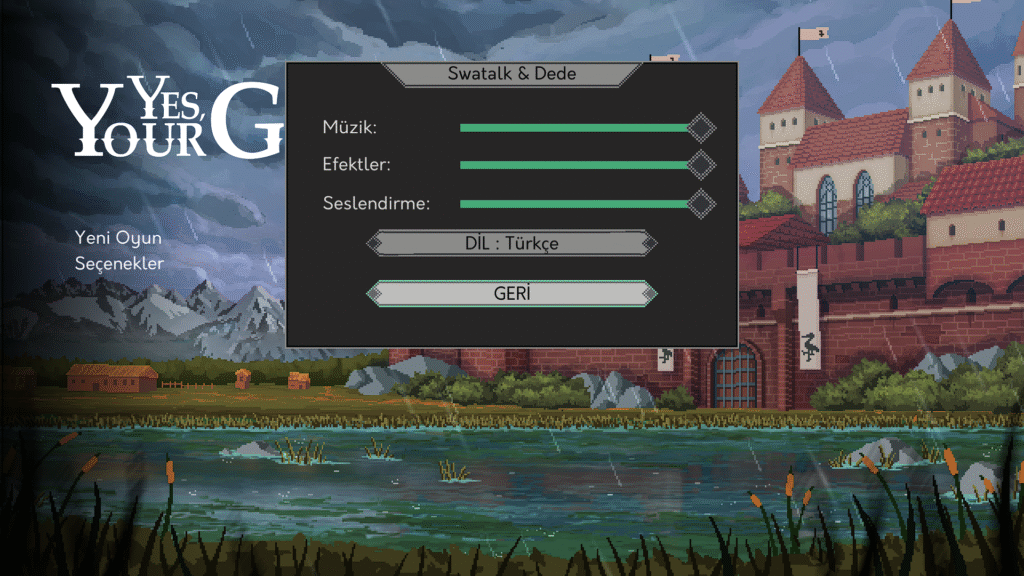Click the Müzik volume slider

coord(580,128)
